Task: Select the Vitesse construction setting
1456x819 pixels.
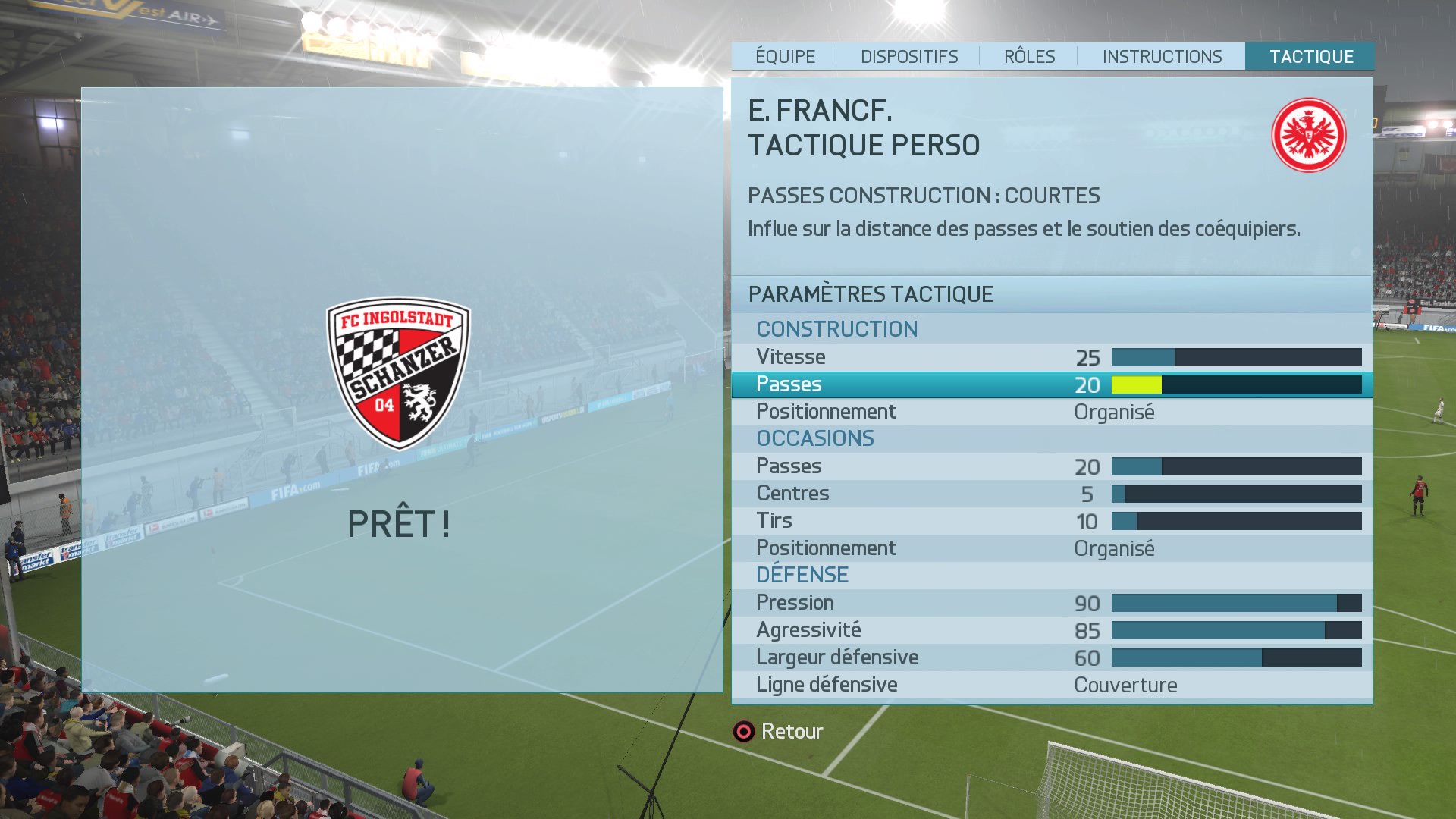Action: 1052,357
